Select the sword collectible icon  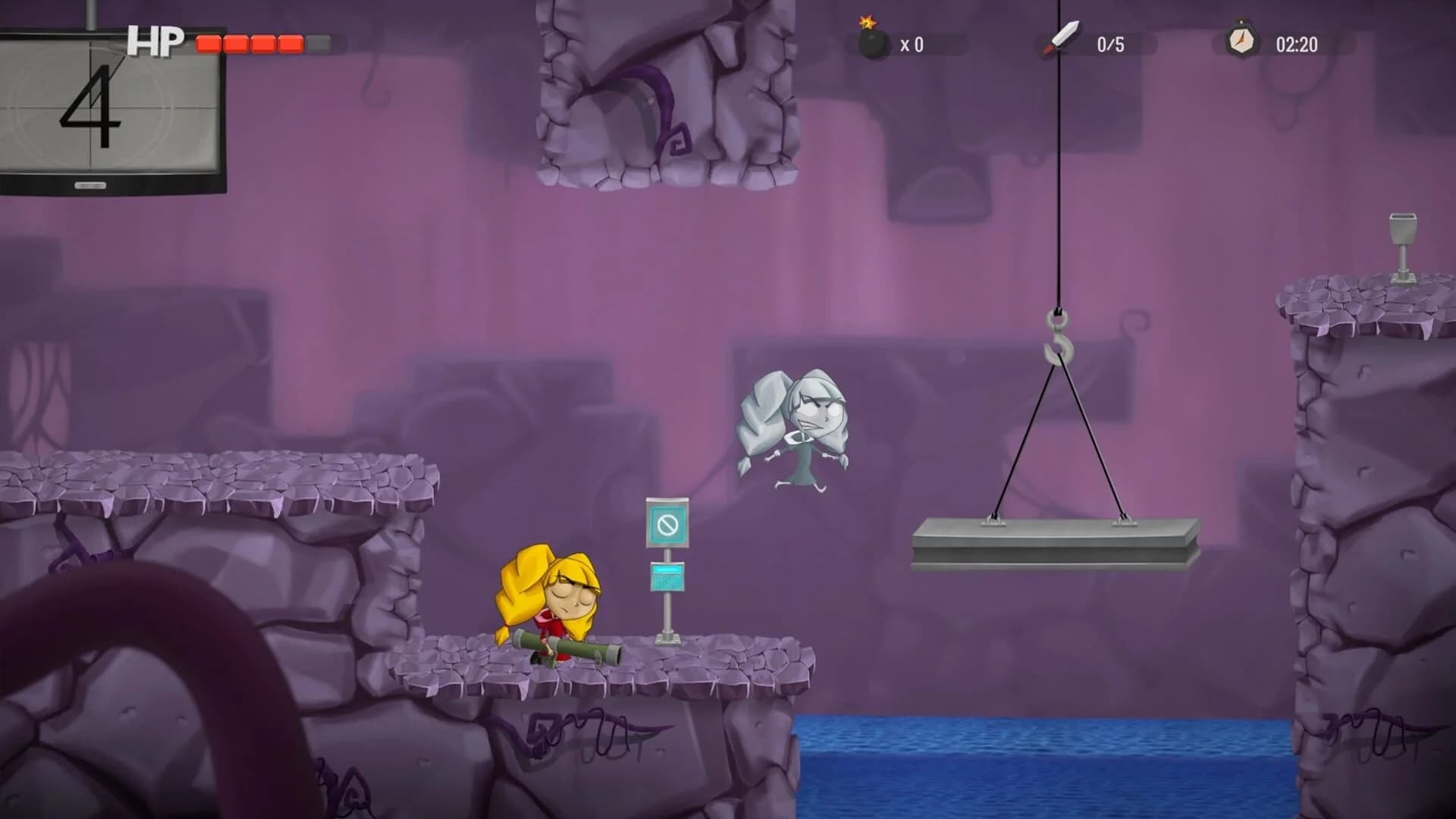click(1062, 38)
